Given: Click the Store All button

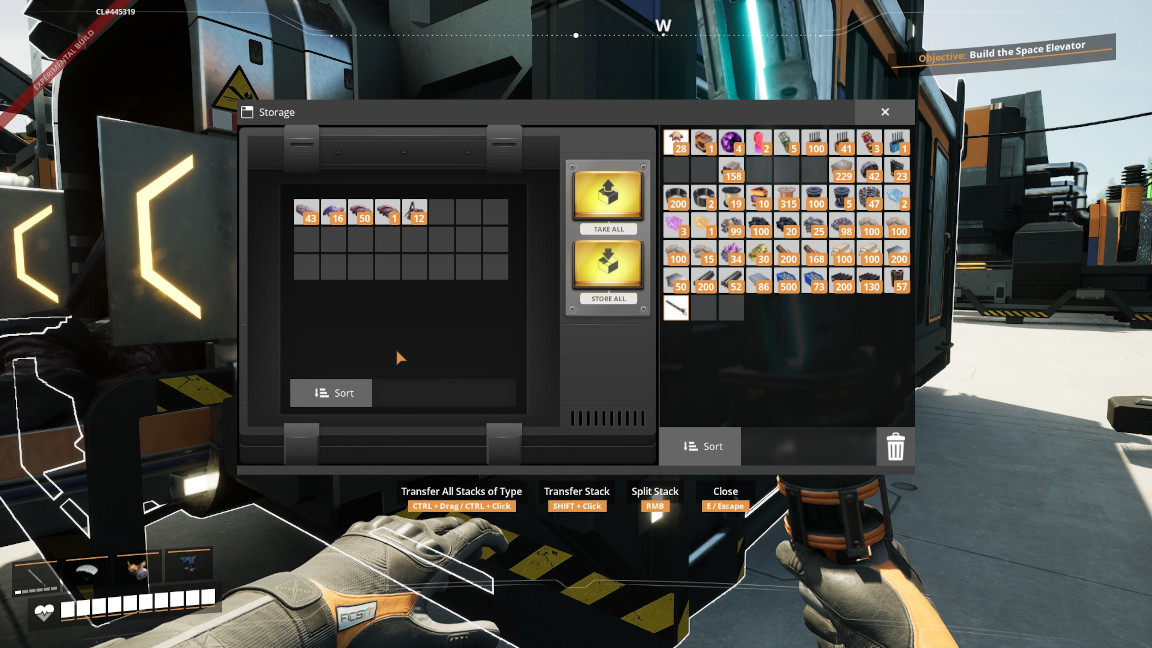Looking at the screenshot, I should tap(608, 266).
